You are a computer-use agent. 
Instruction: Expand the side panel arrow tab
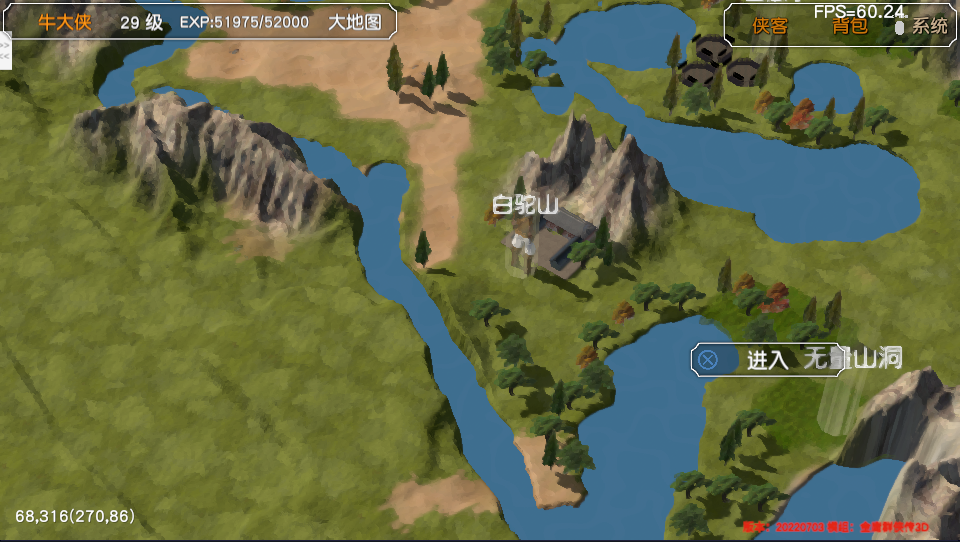pos(4,50)
